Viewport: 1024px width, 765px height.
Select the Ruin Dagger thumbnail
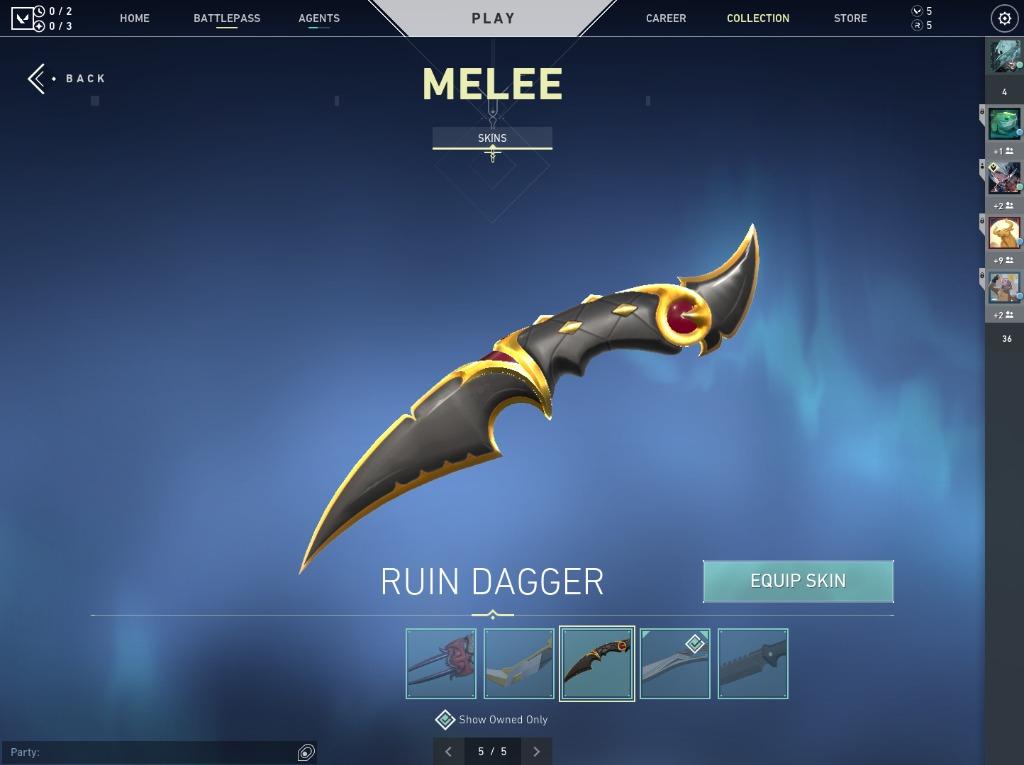(597, 663)
